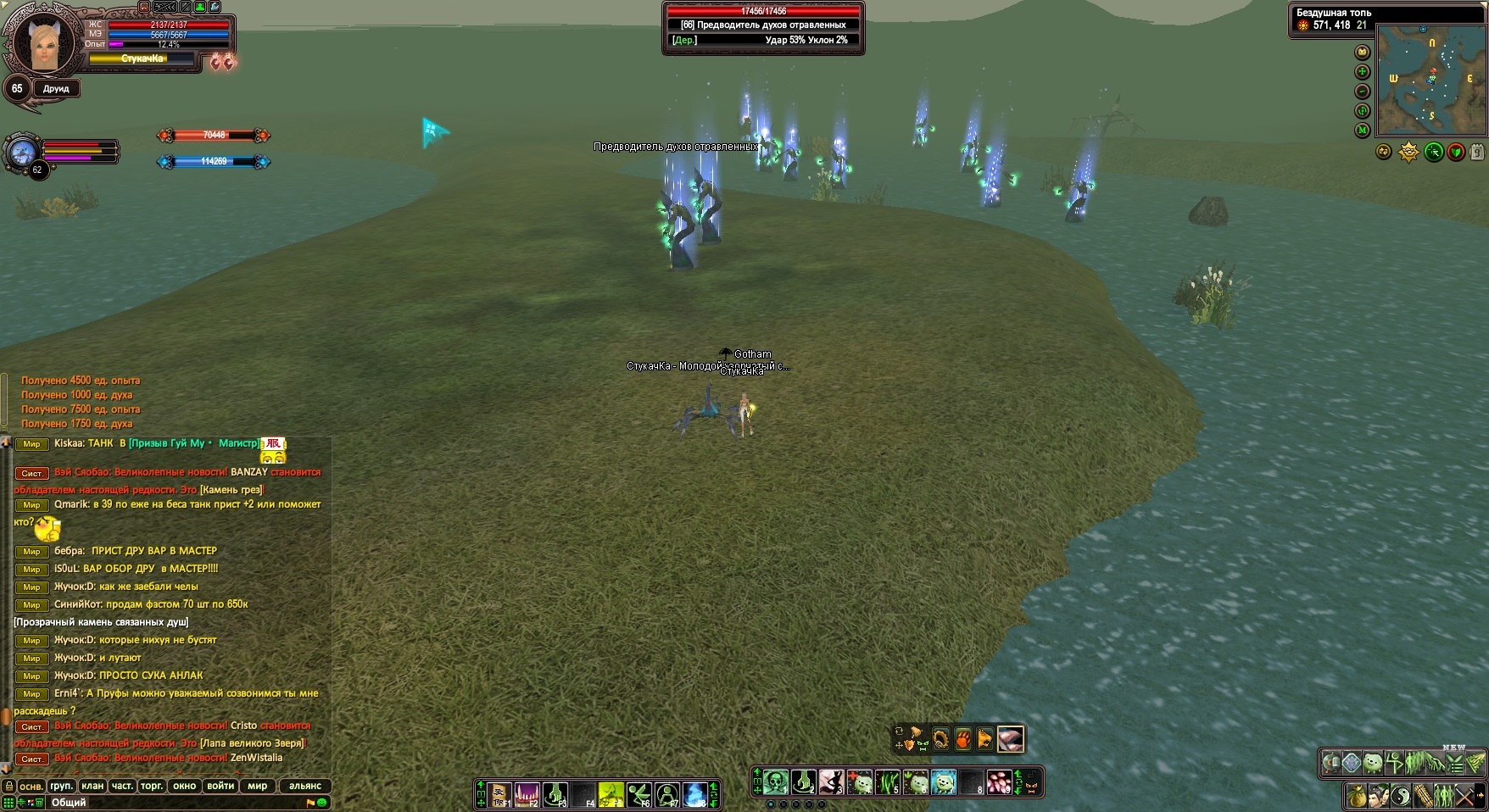The image size is (1489, 812).
Task: Click the 'Общий' chat input field
Action: click(x=170, y=802)
